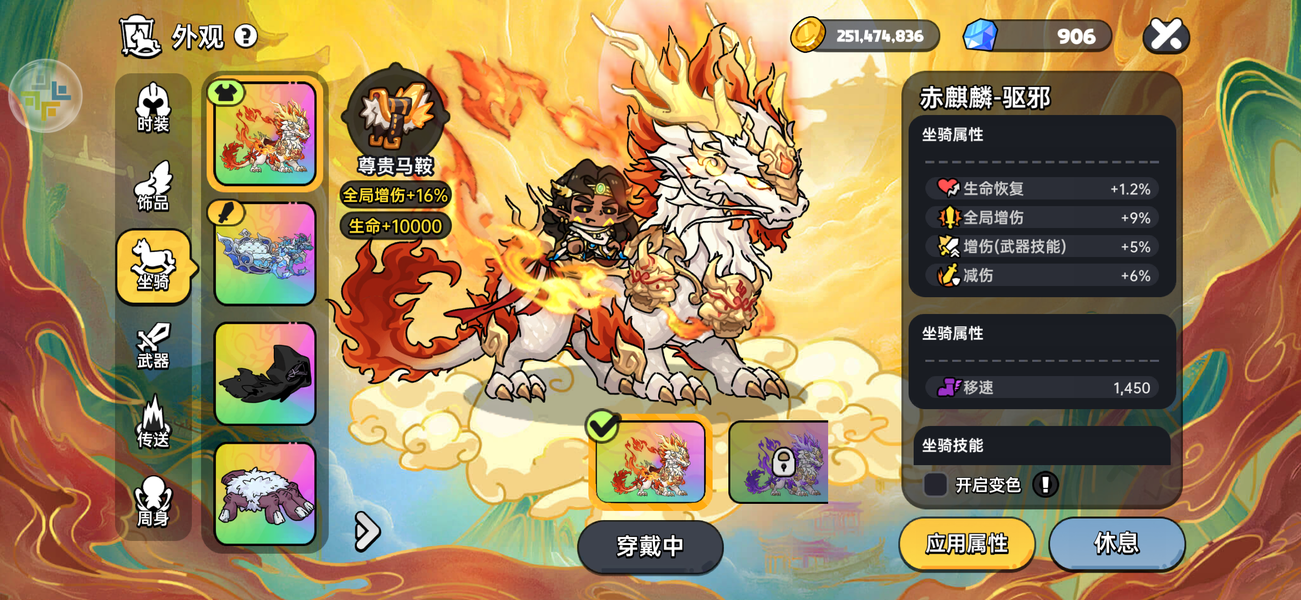Choose the blue dragon mount thumbnail

pos(265,254)
